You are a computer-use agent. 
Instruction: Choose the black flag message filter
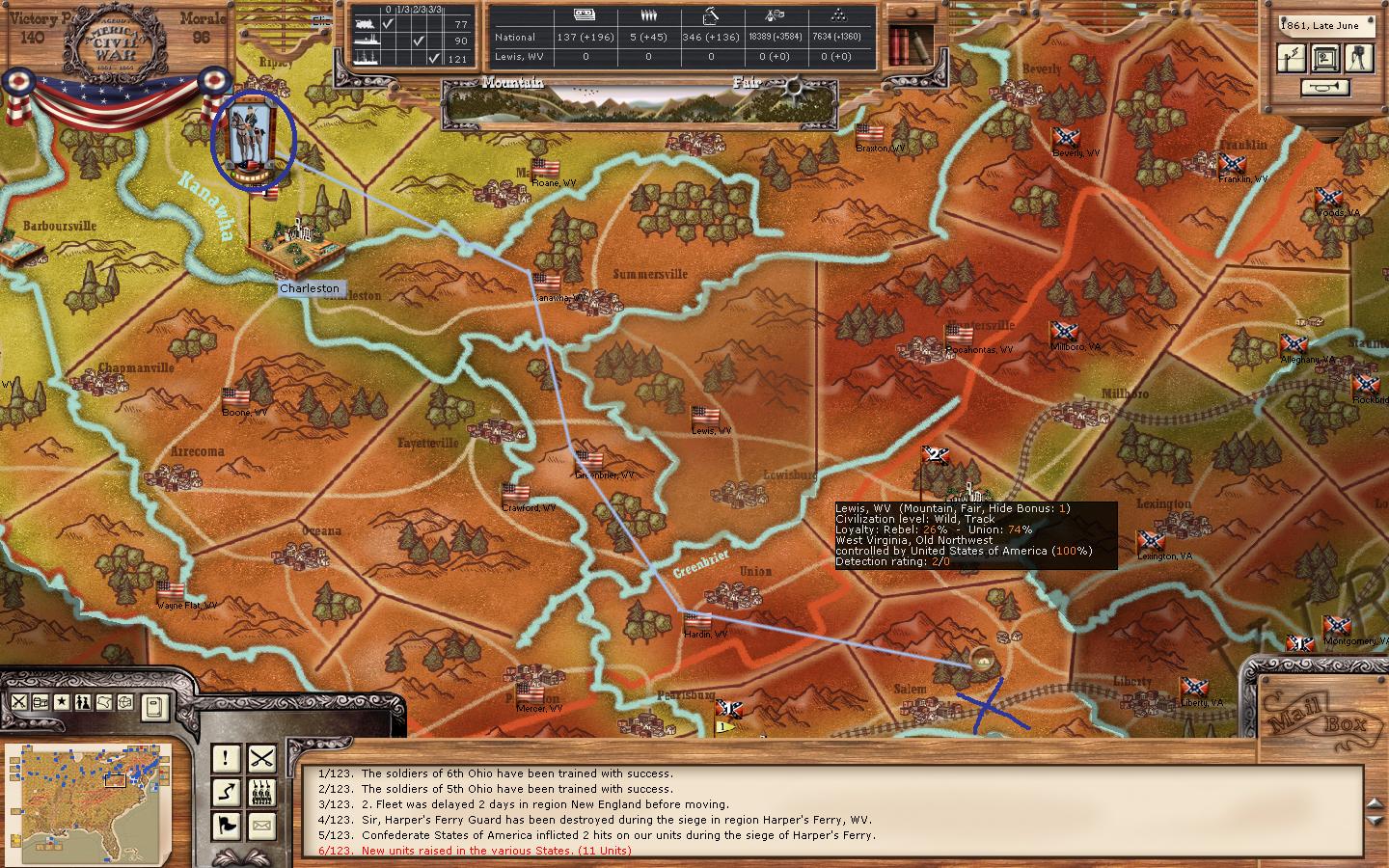point(226,826)
